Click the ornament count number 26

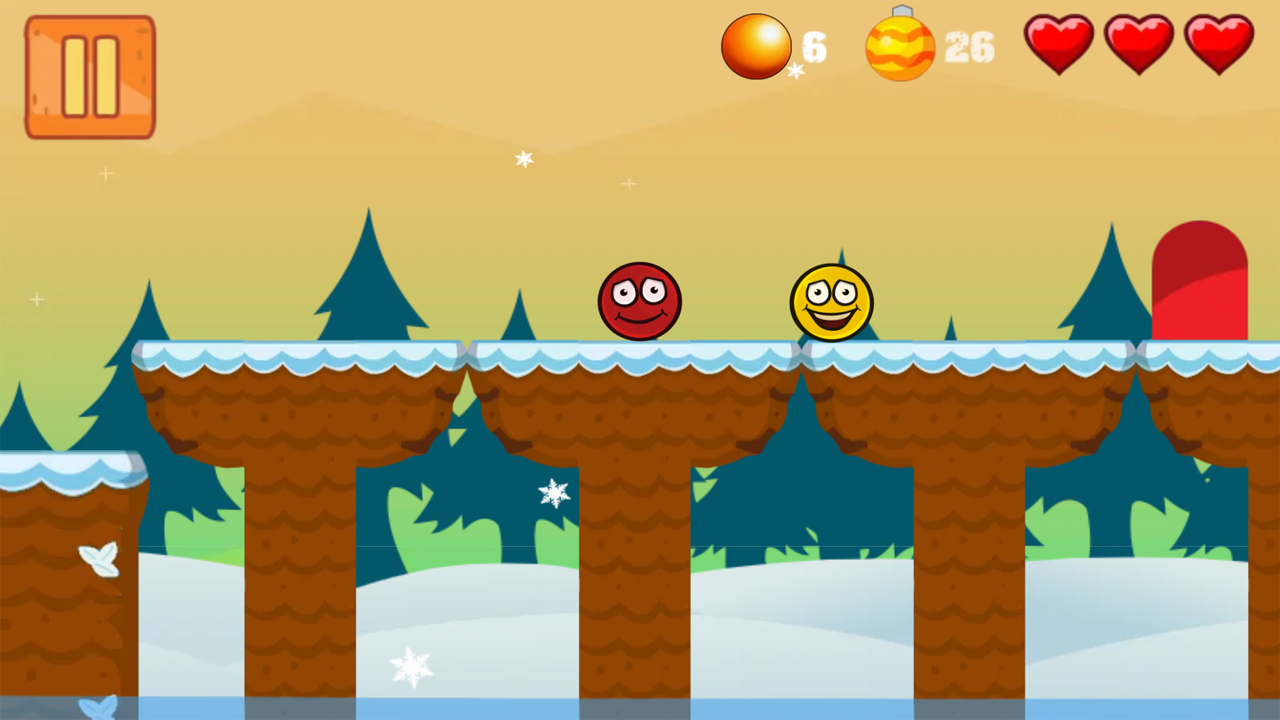pos(967,47)
